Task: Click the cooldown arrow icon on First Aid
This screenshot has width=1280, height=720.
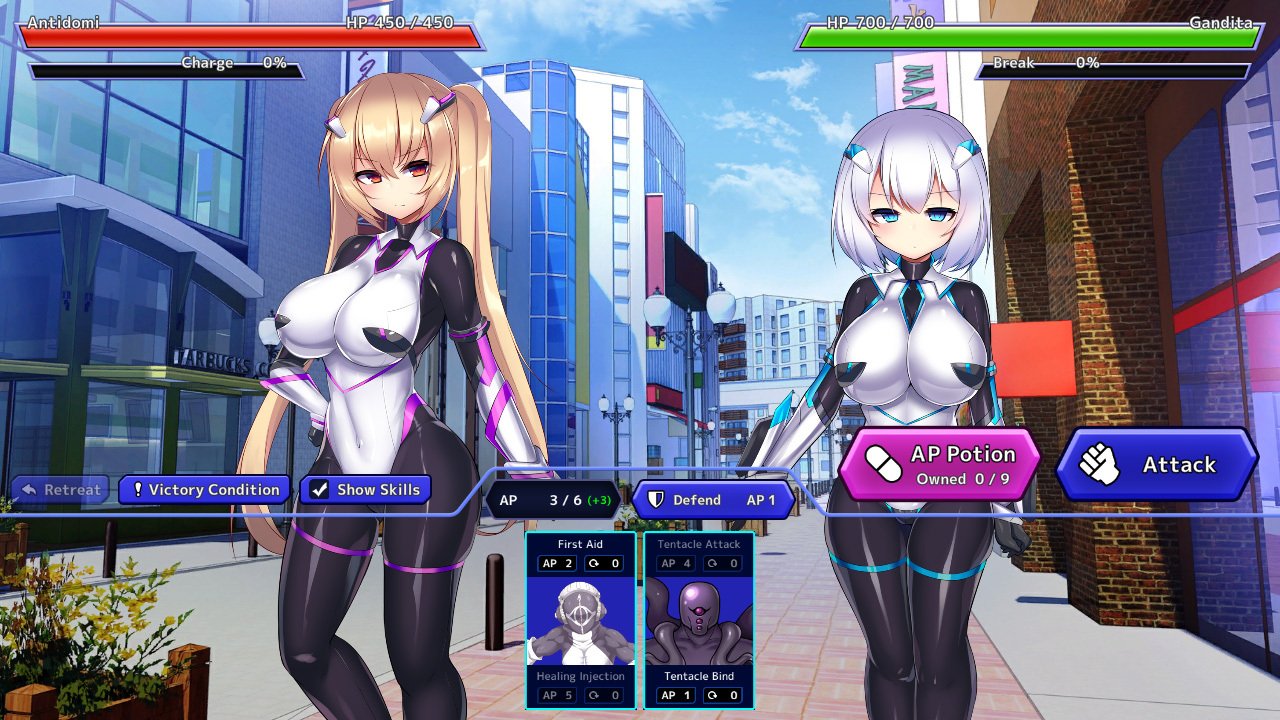Action: tap(594, 562)
